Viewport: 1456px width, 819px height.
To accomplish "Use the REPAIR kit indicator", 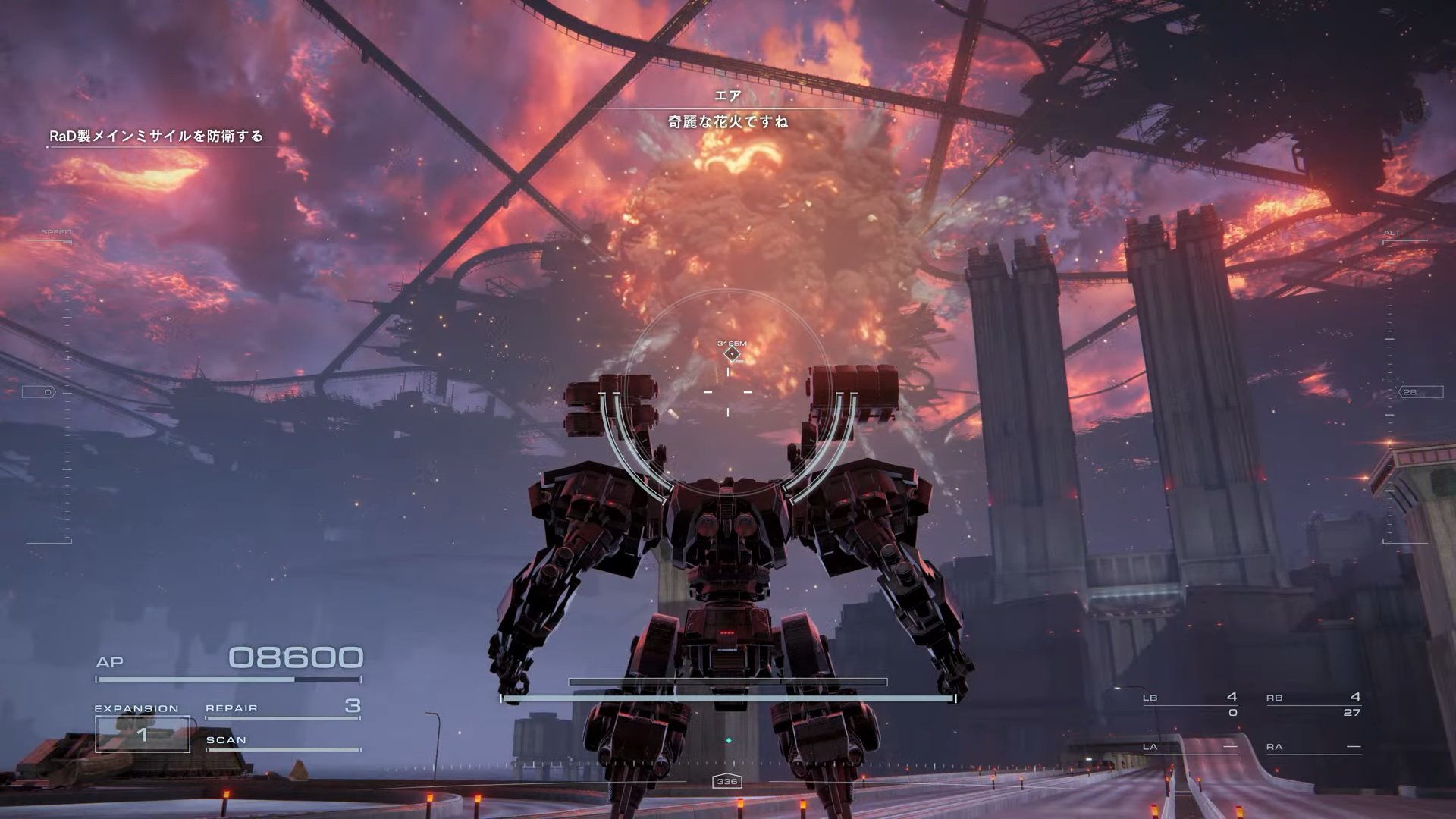I will pos(282,708).
